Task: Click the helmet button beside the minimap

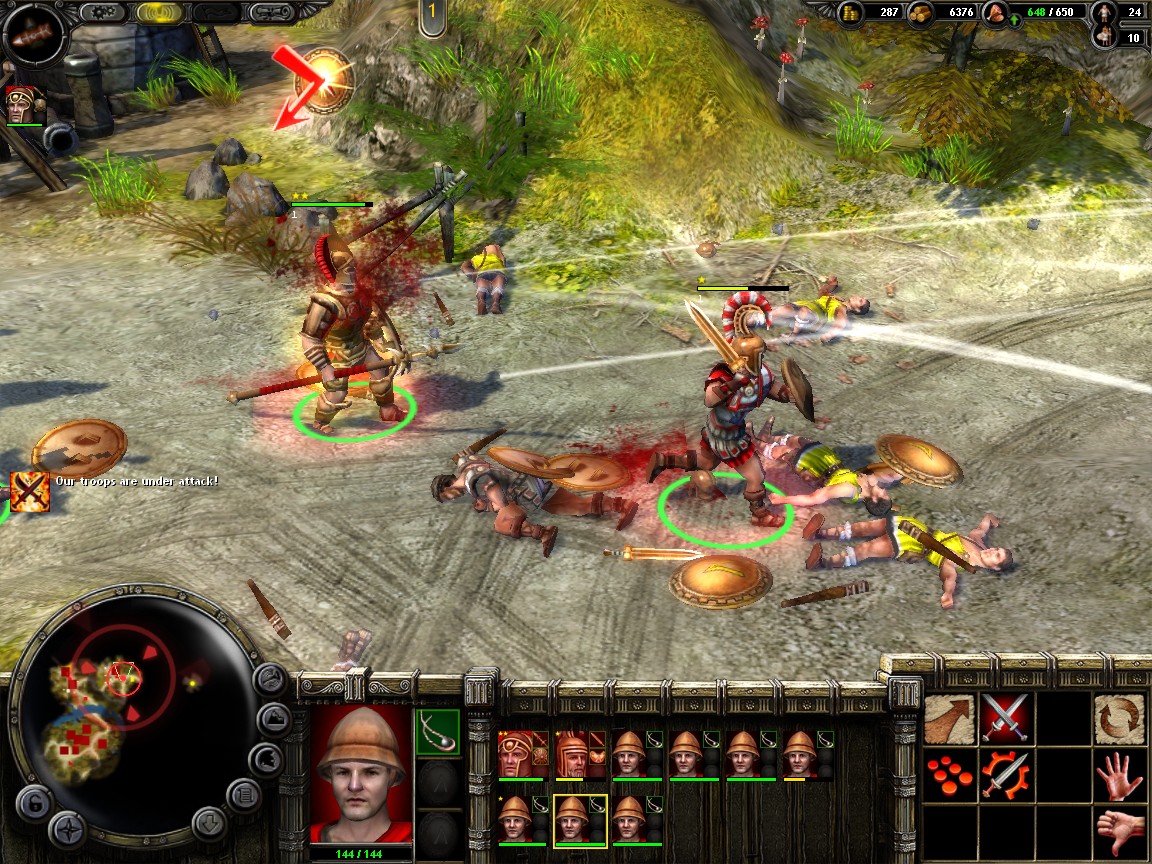Action: tap(265, 757)
